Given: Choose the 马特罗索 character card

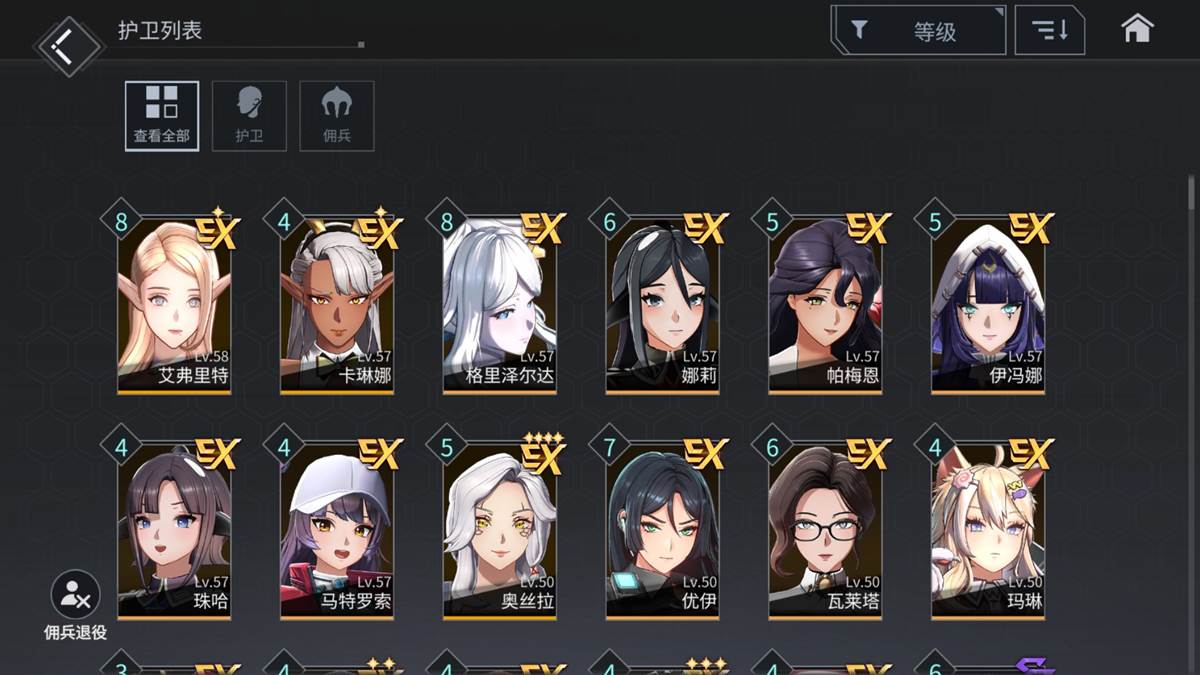Looking at the screenshot, I should pos(337,530).
